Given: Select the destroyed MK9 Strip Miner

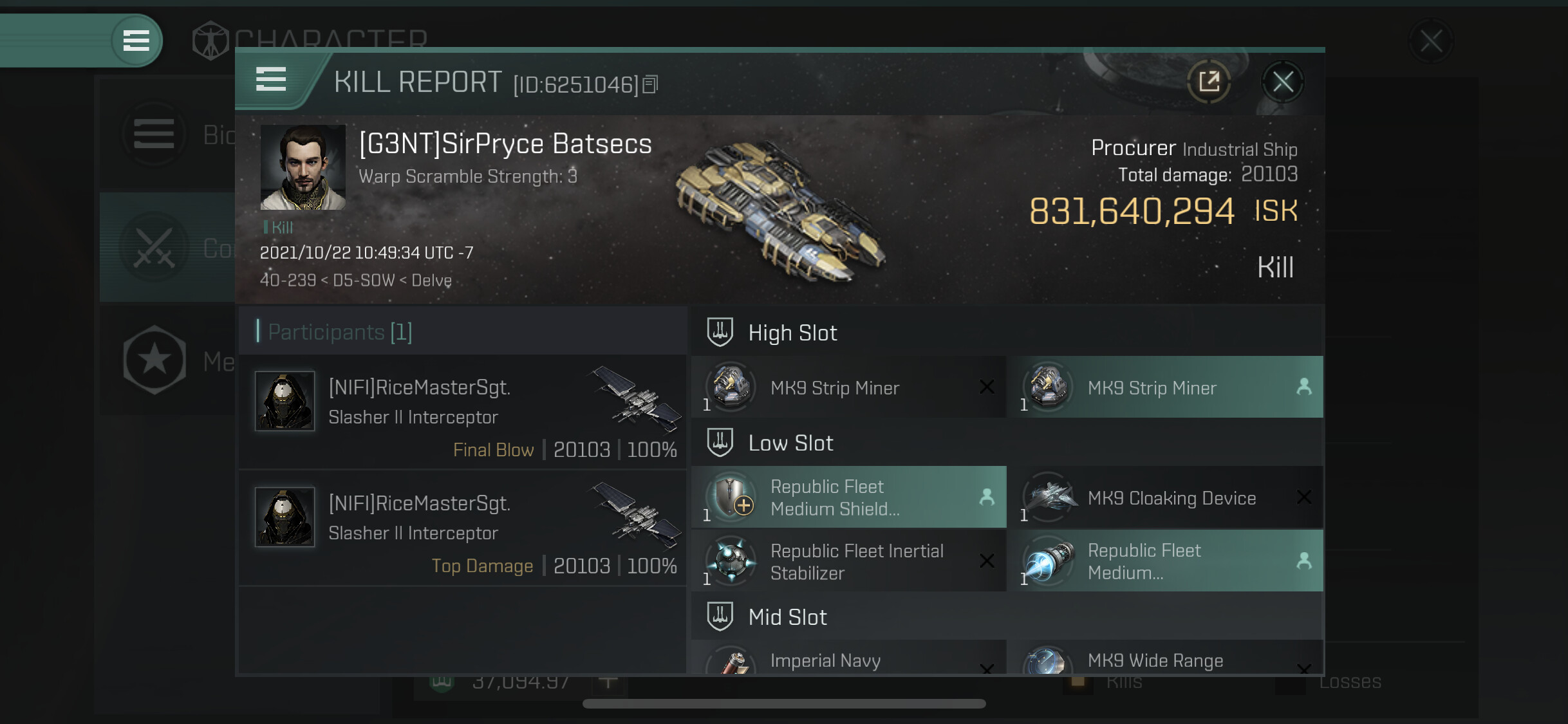Looking at the screenshot, I should (848, 387).
